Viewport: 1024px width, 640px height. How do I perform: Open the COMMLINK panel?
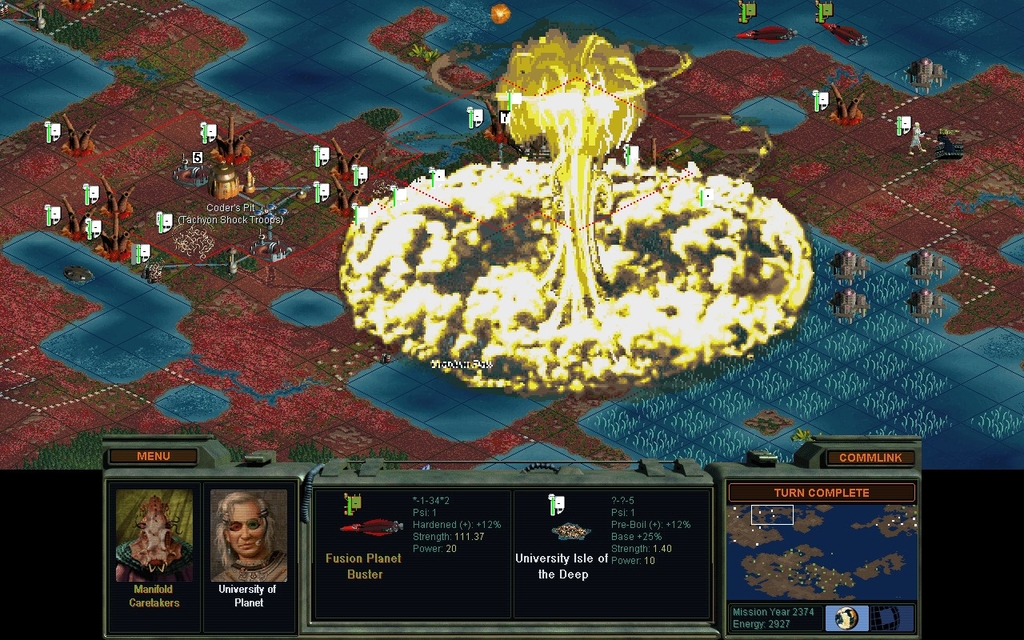870,457
